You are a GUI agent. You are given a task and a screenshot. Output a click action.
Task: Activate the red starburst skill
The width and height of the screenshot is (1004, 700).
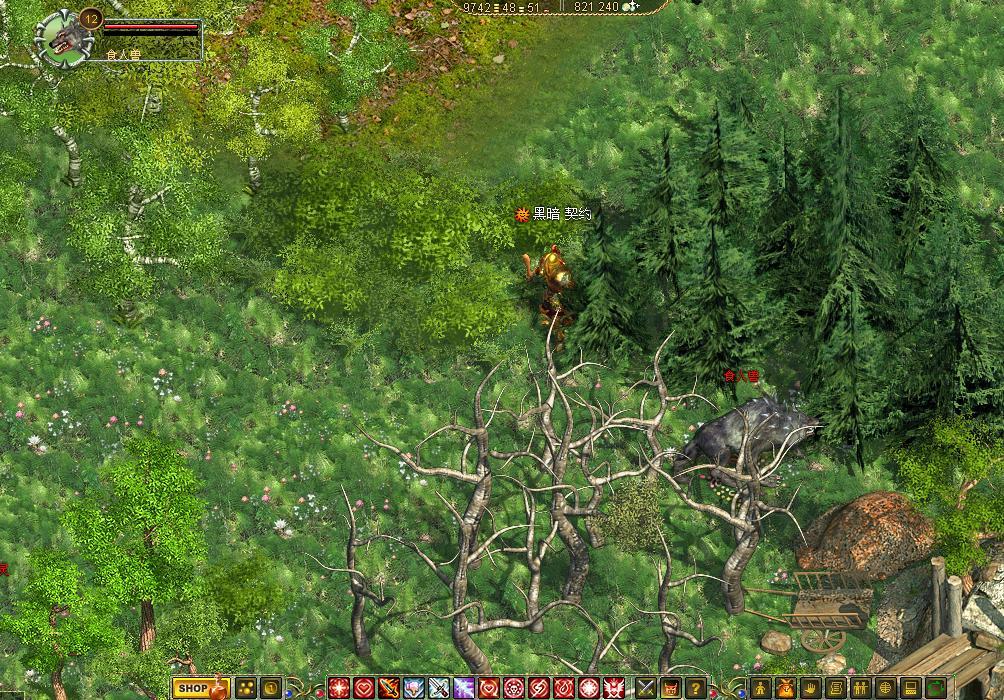339,688
